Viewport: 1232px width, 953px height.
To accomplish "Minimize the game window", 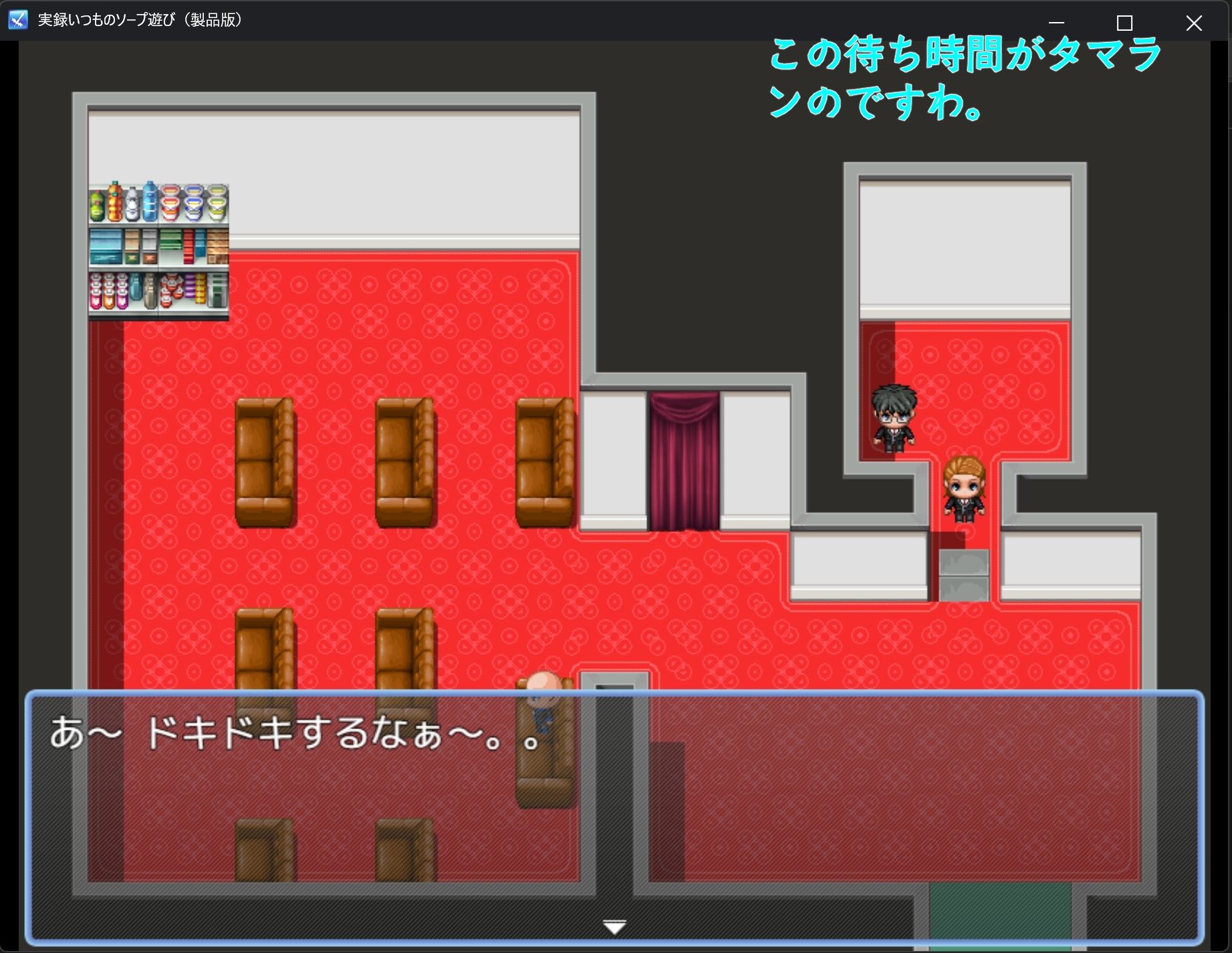I will tap(1056, 22).
